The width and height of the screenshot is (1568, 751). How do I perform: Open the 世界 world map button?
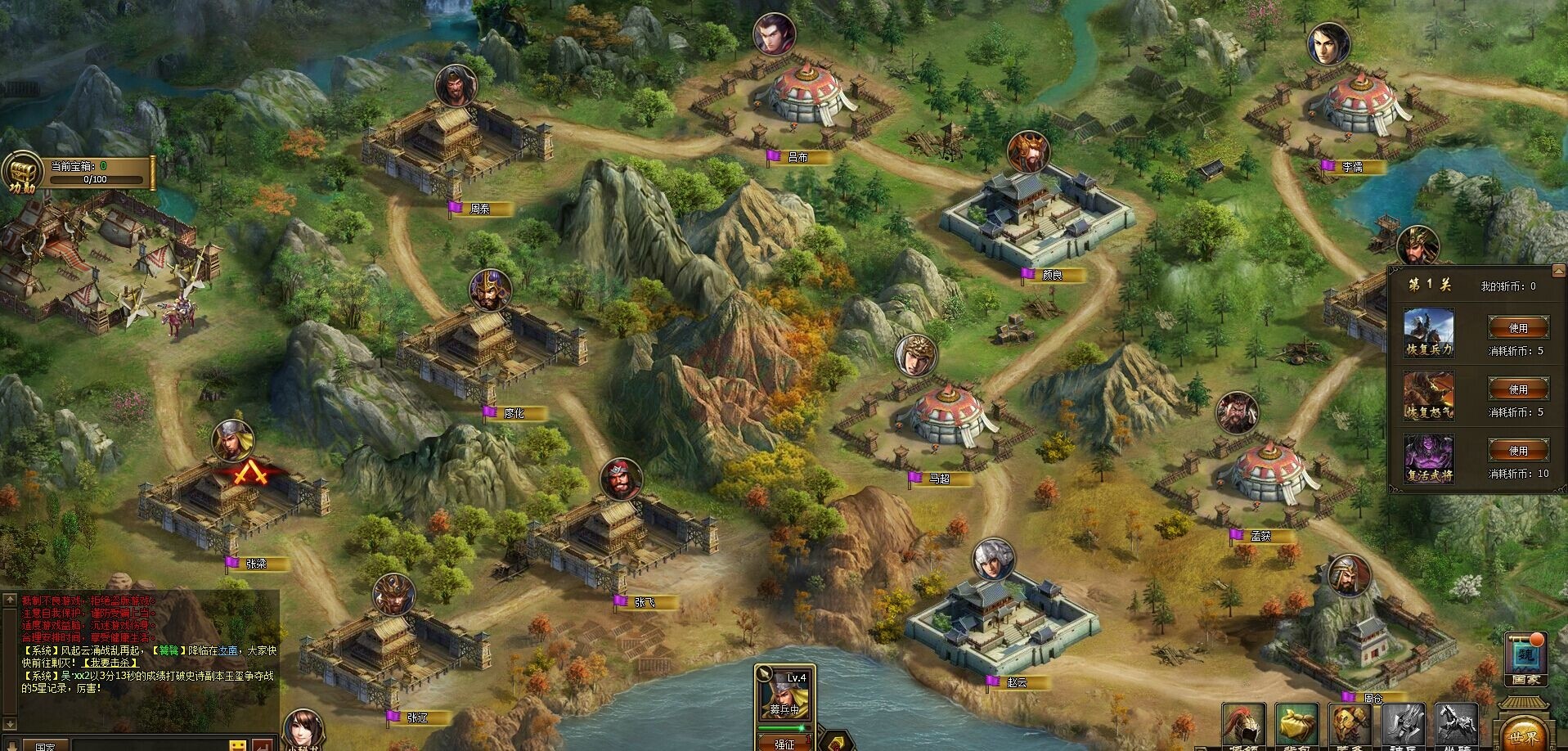[x=1523, y=733]
